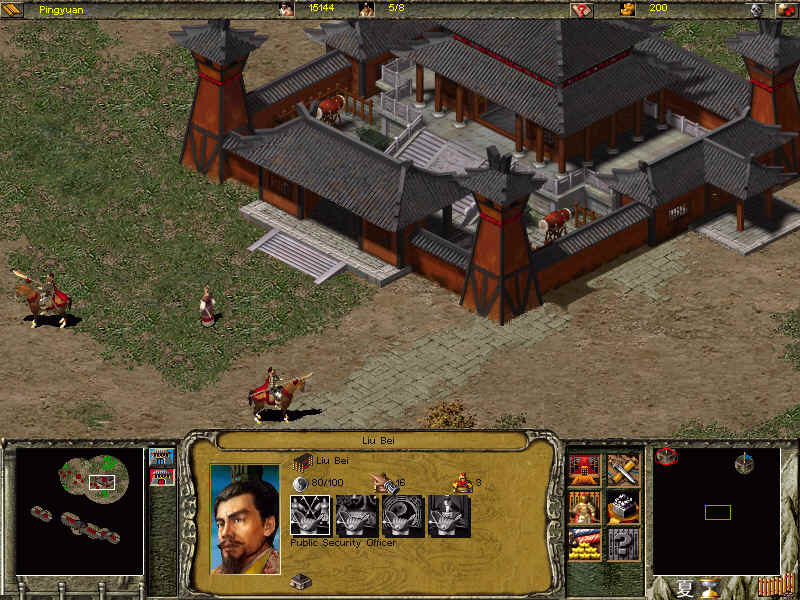Viewport: 800px width, 600px height.
Task: Click the question mark help icon
Action: 623,543
